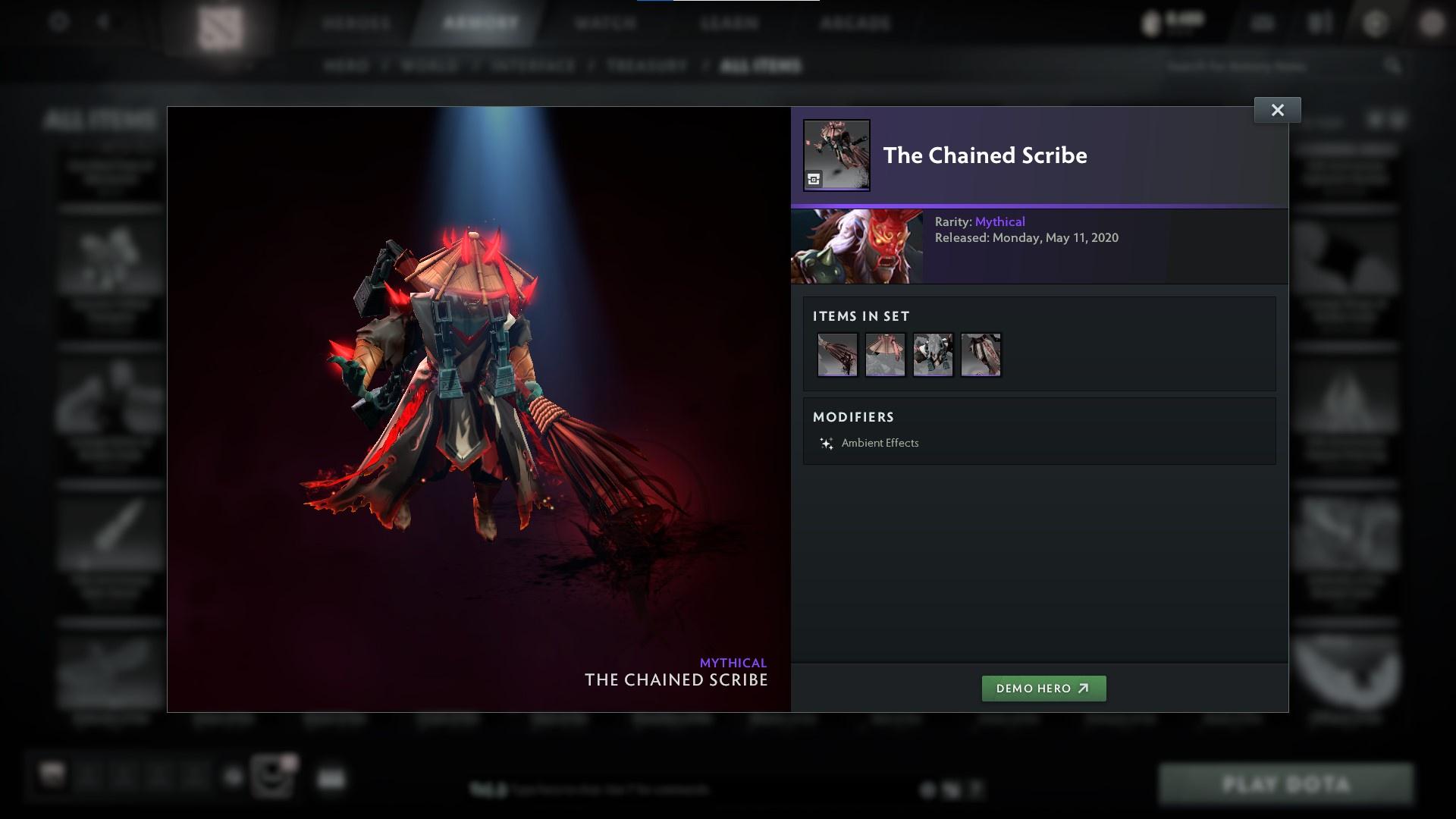
Task: Click the DEMO HERO button
Action: pyautogui.click(x=1043, y=689)
